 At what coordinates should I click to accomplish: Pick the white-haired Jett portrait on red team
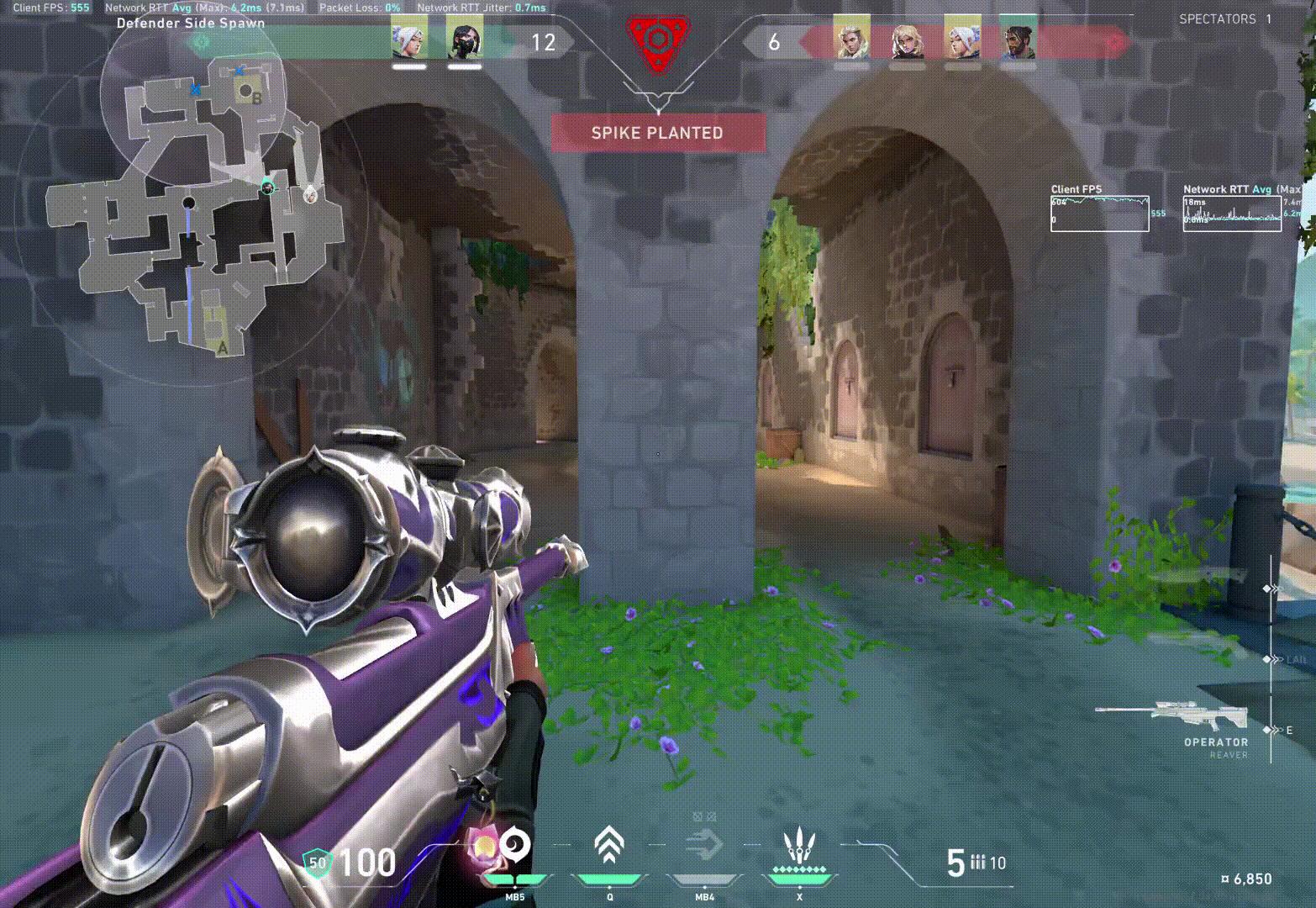[x=961, y=40]
